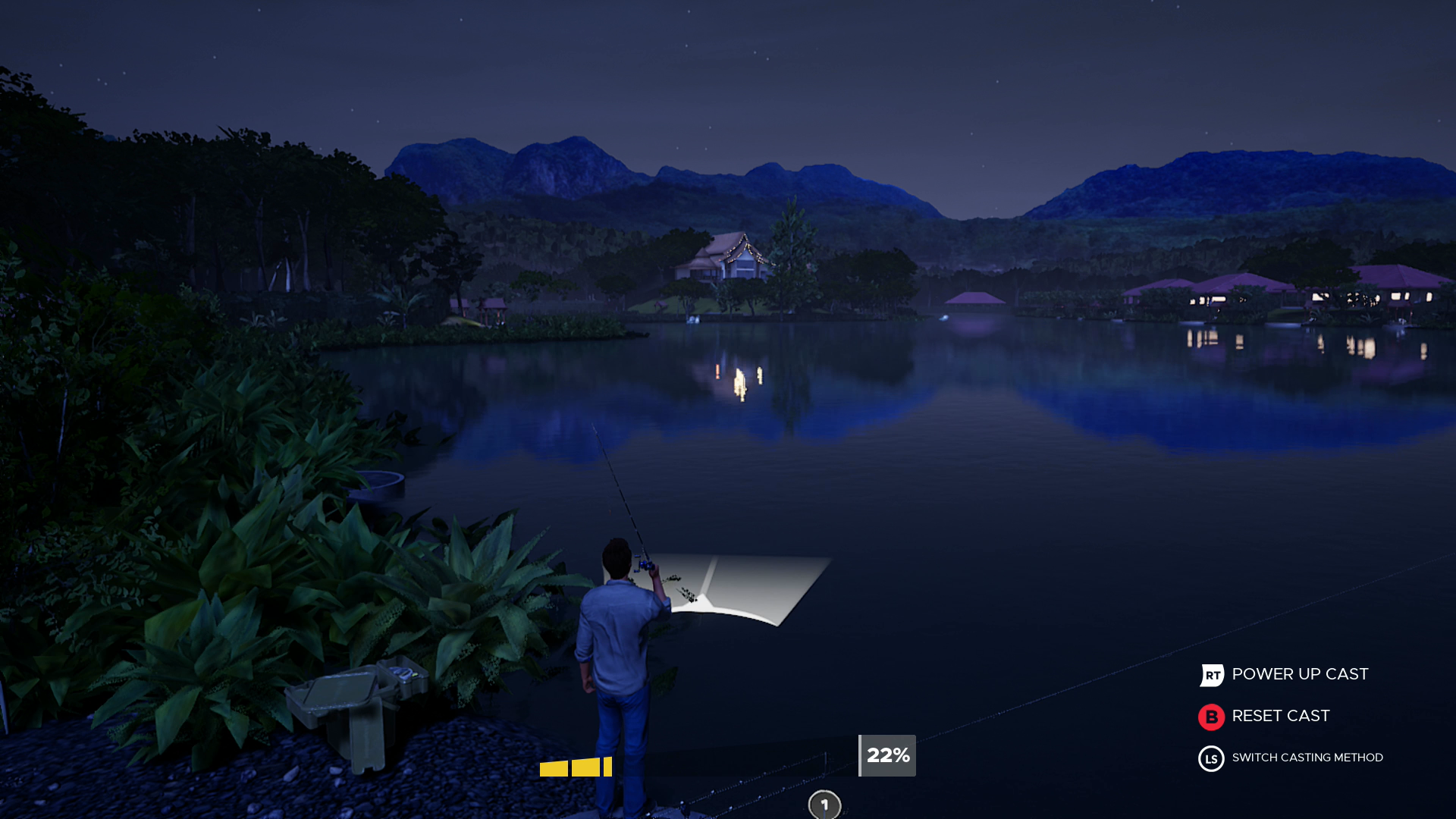Click the red circle beside Reset Cast
The width and height of the screenshot is (1456, 819).
pyautogui.click(x=1211, y=716)
